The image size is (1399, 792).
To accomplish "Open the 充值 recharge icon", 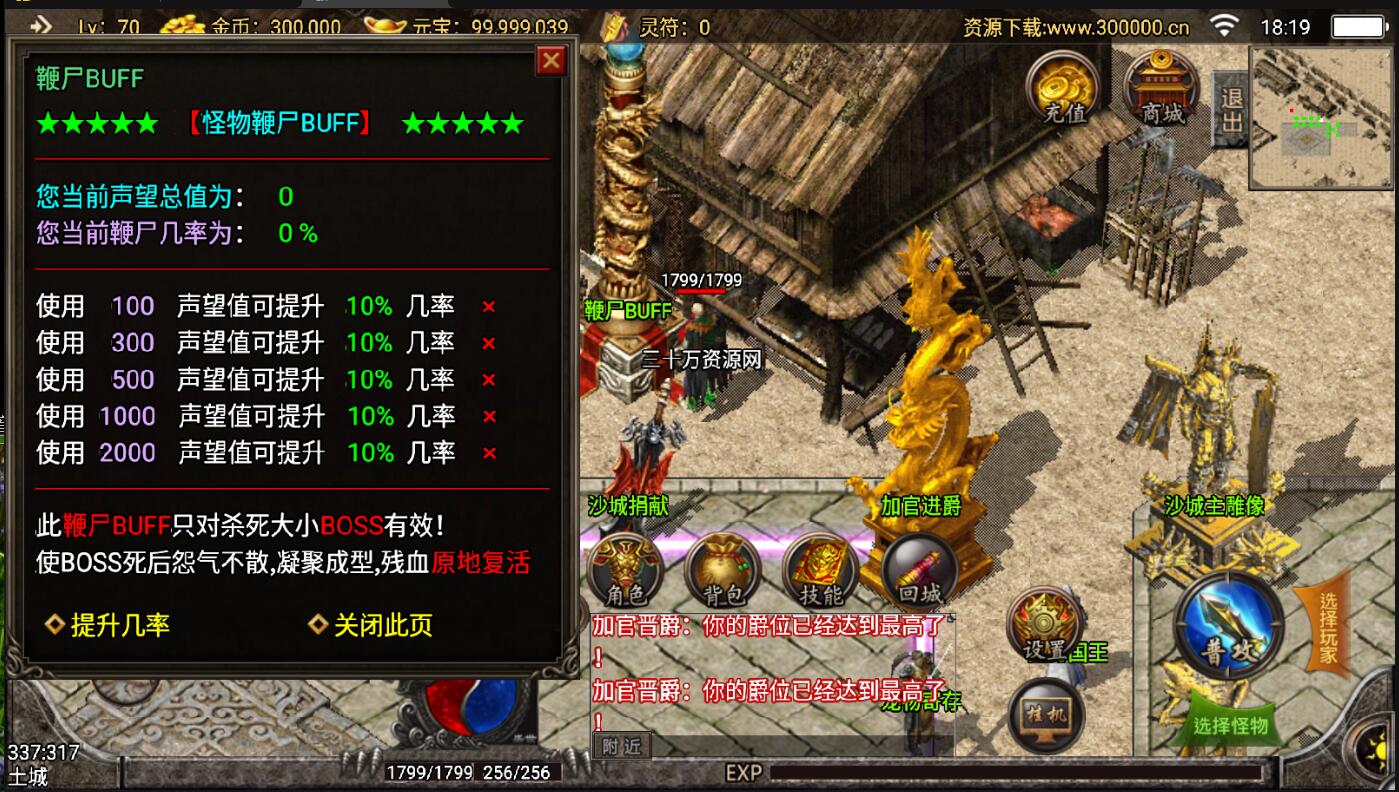I will pyautogui.click(x=1064, y=88).
